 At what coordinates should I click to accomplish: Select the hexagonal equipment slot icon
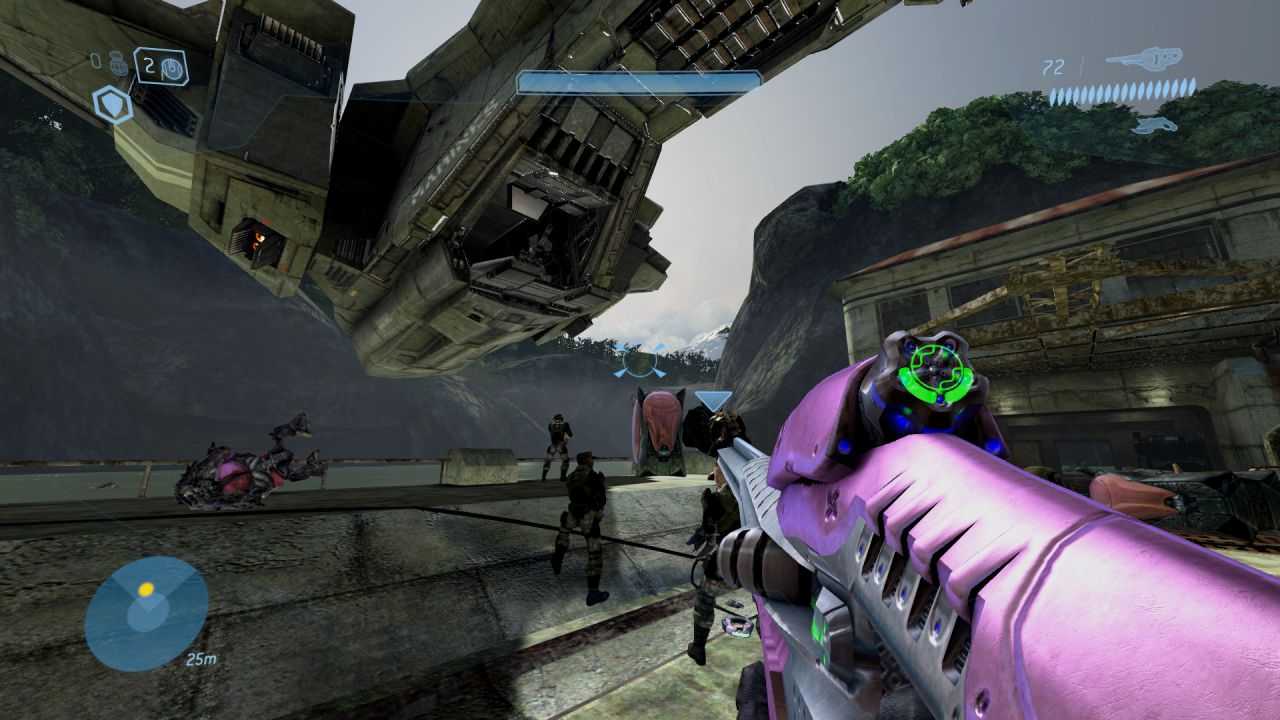pos(112,103)
